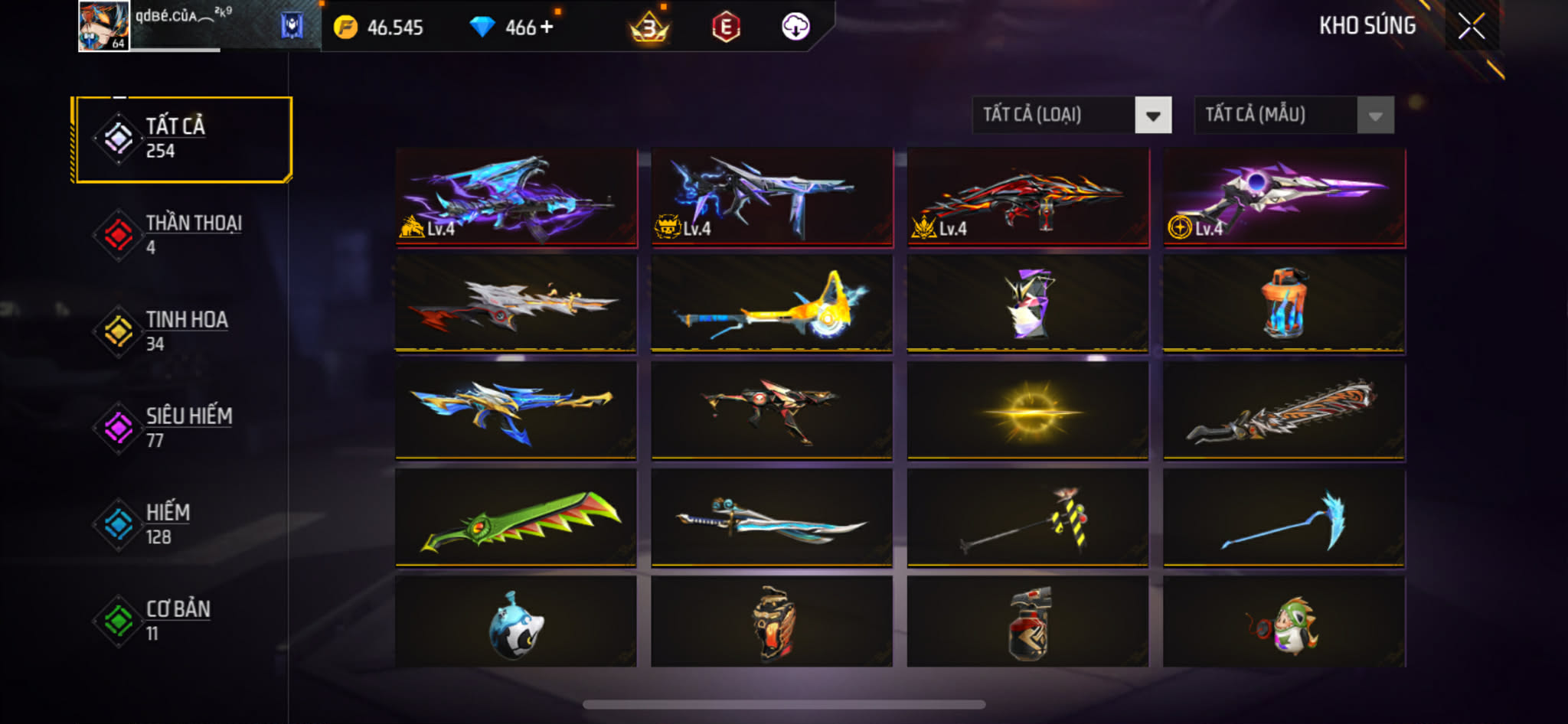
Task: Select the Tất Cả category tab
Action: [182, 139]
